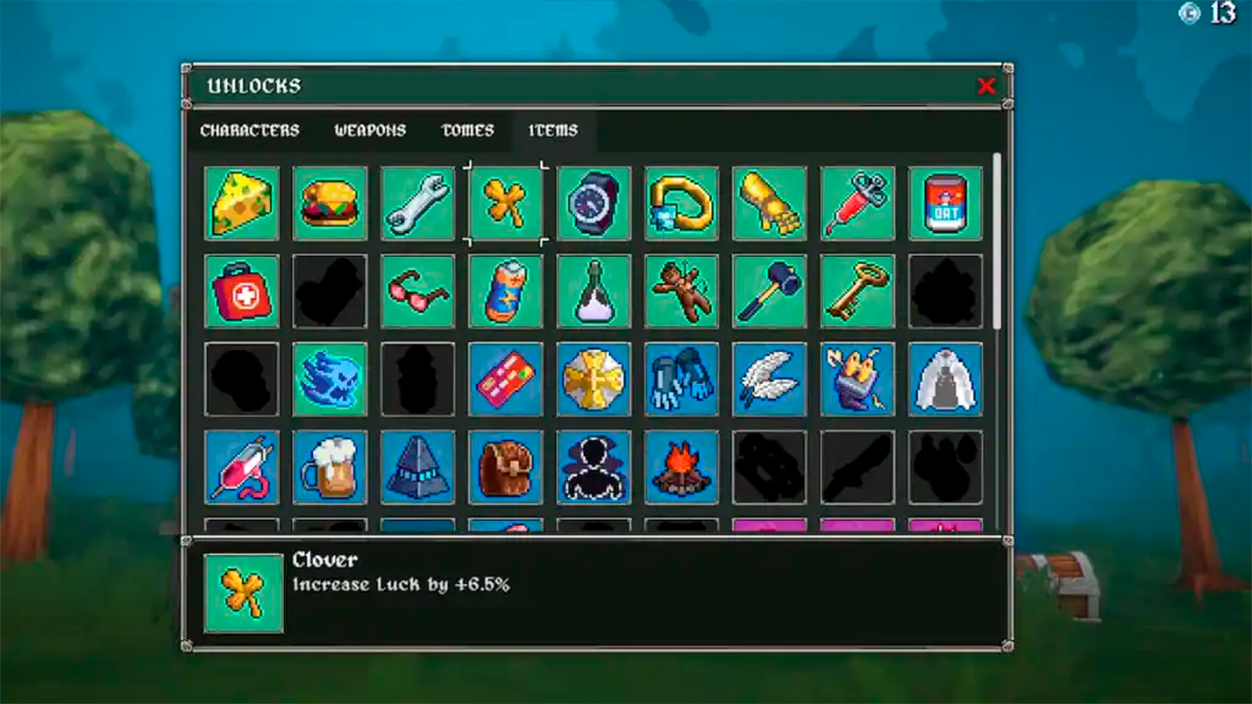The width and height of the screenshot is (1252, 704).
Task: Open the Weapons tab
Action: click(370, 130)
